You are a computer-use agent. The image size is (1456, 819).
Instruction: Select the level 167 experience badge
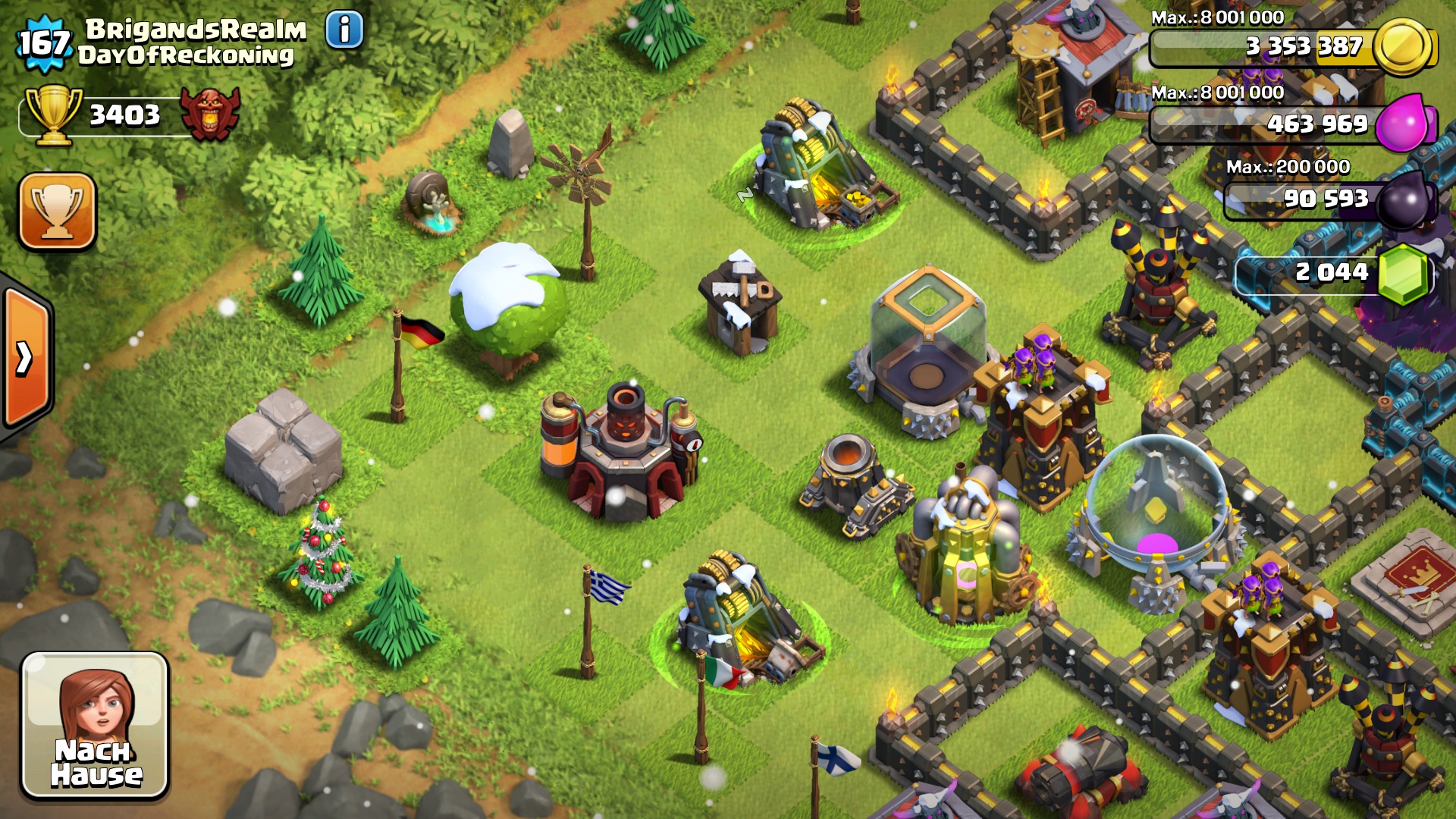[43, 43]
